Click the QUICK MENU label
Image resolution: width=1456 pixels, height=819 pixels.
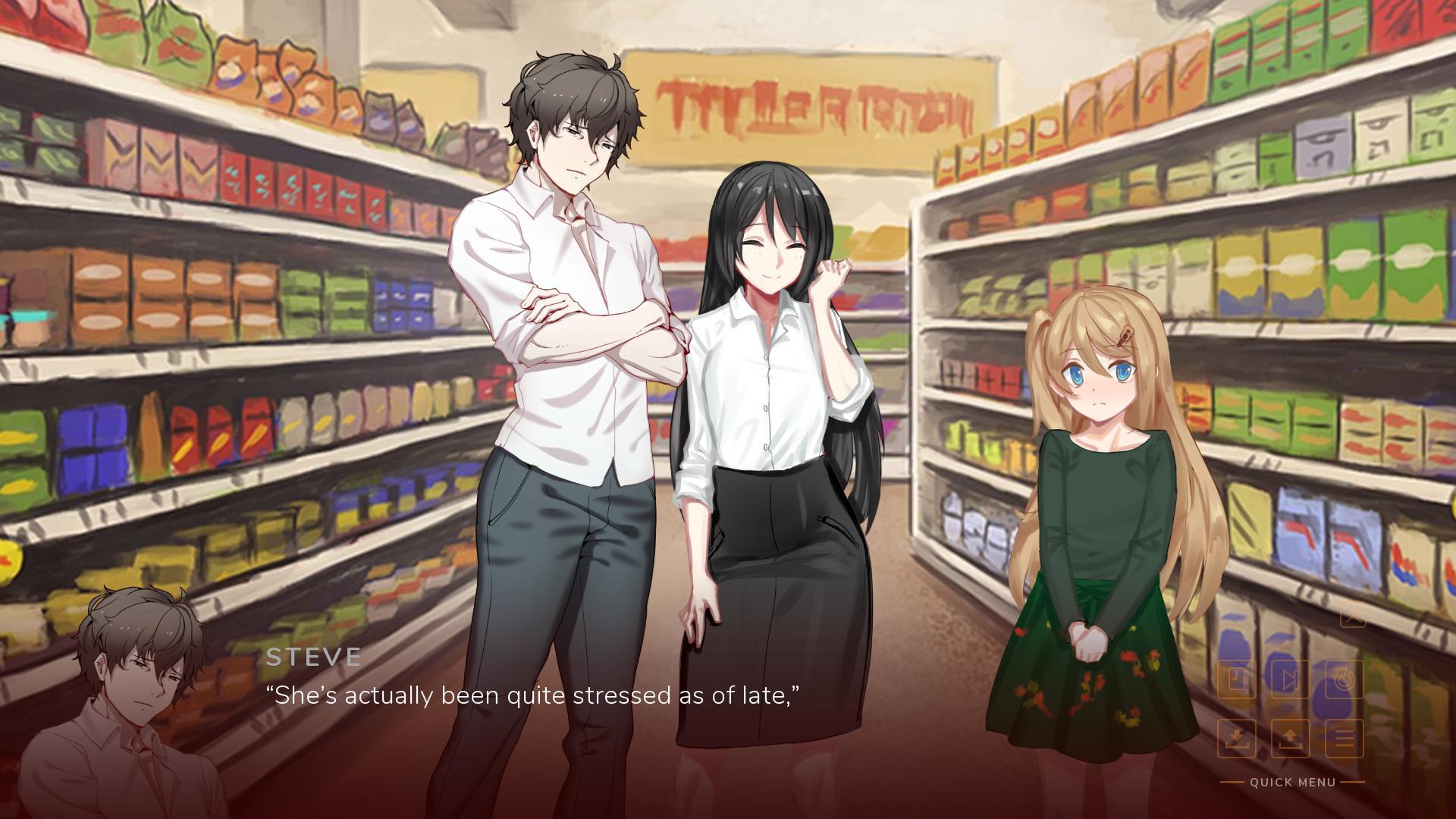pos(1293,782)
